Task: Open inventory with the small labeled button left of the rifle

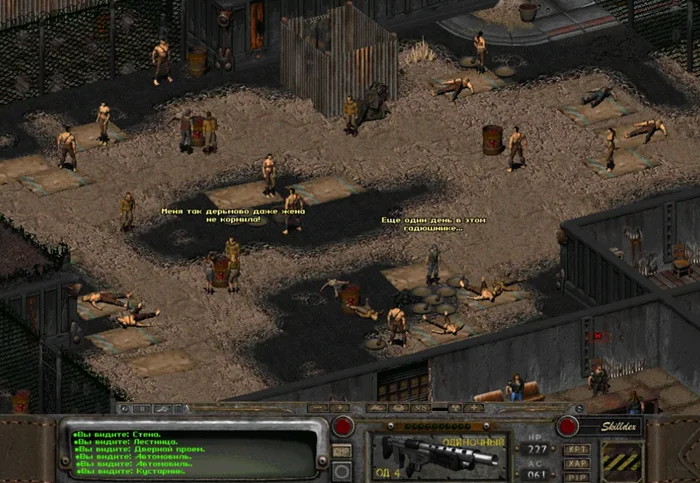Action: tap(342, 451)
